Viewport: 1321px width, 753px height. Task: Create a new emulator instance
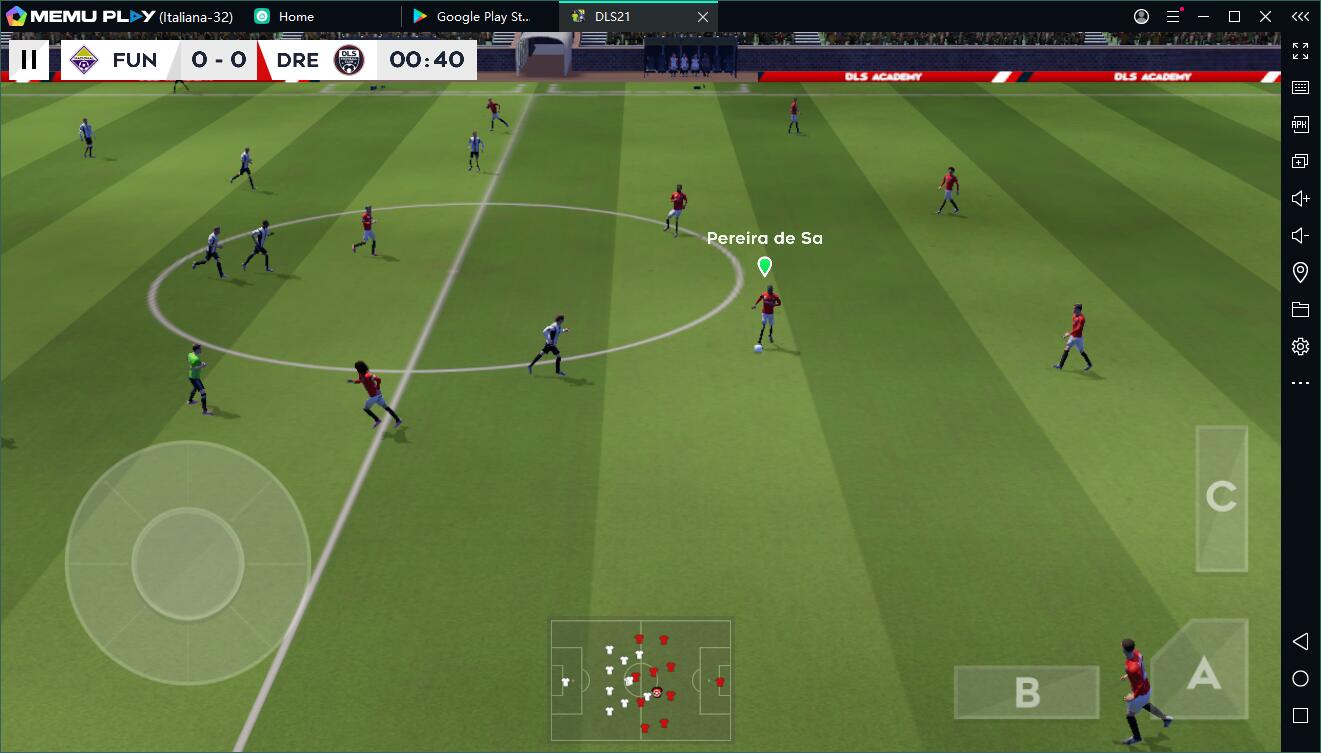coord(1300,160)
